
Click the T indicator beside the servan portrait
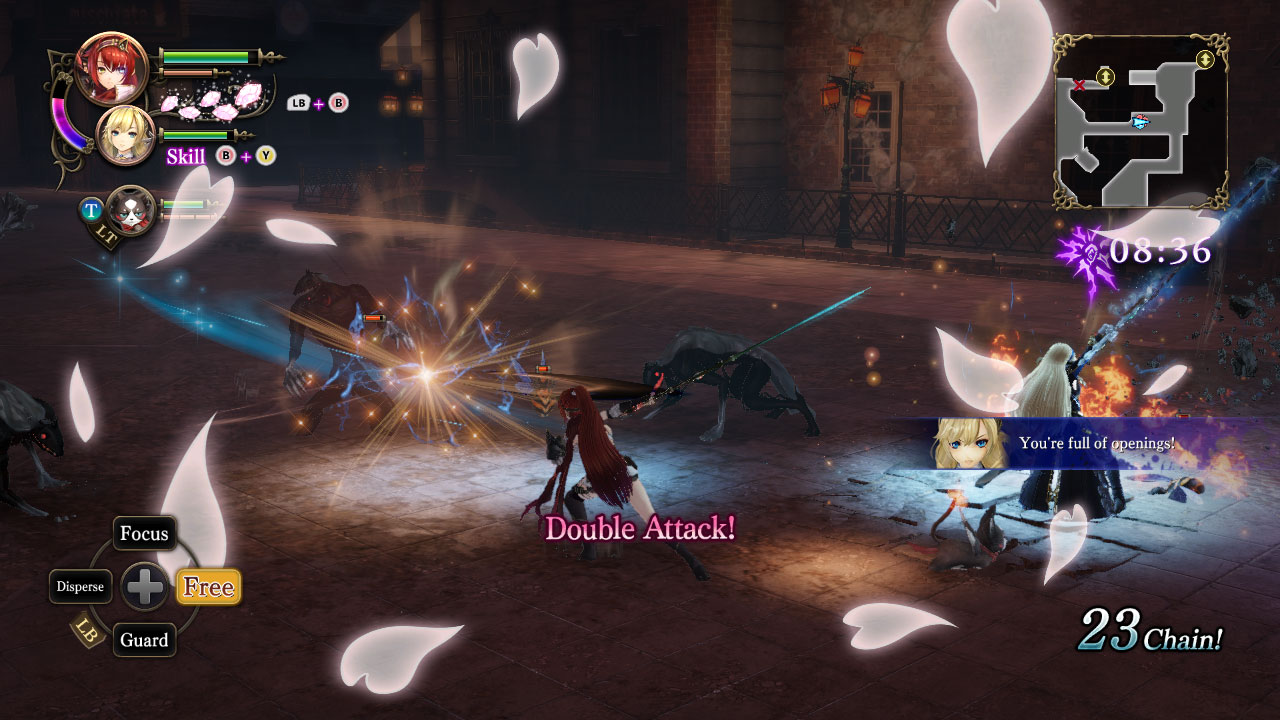[x=92, y=209]
